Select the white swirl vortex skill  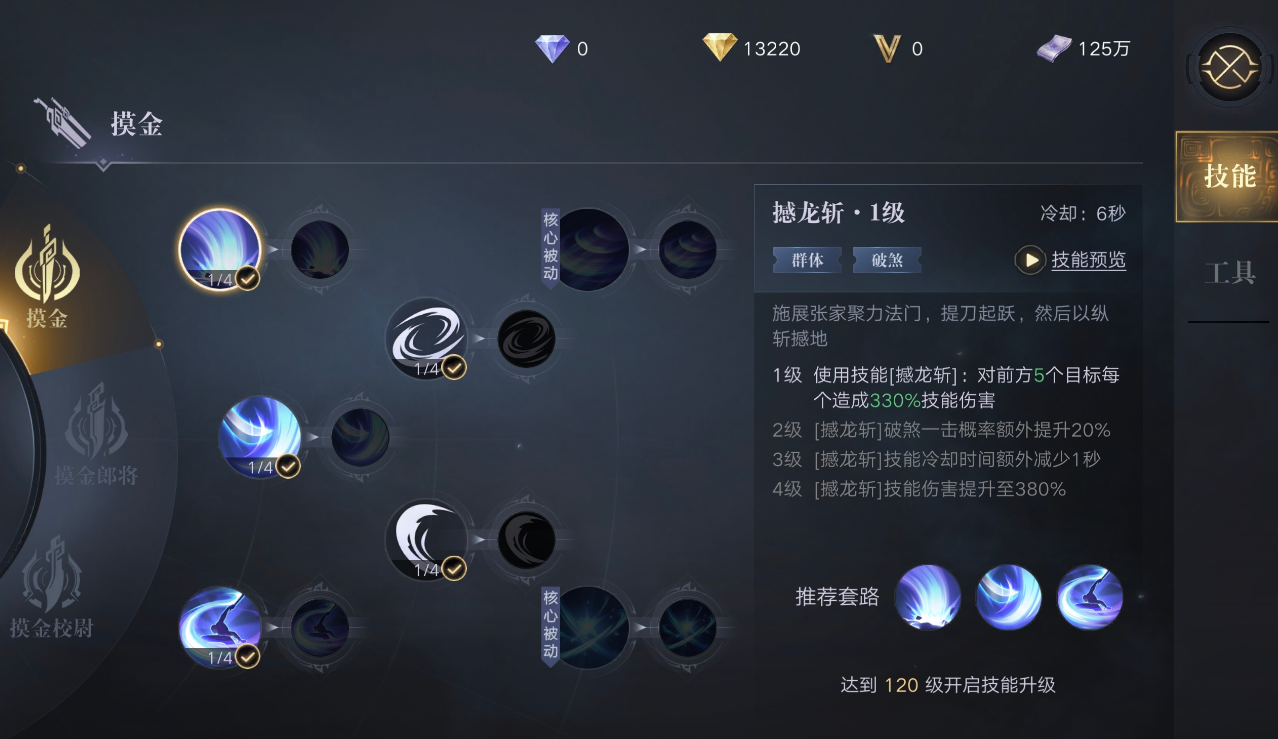pos(427,338)
